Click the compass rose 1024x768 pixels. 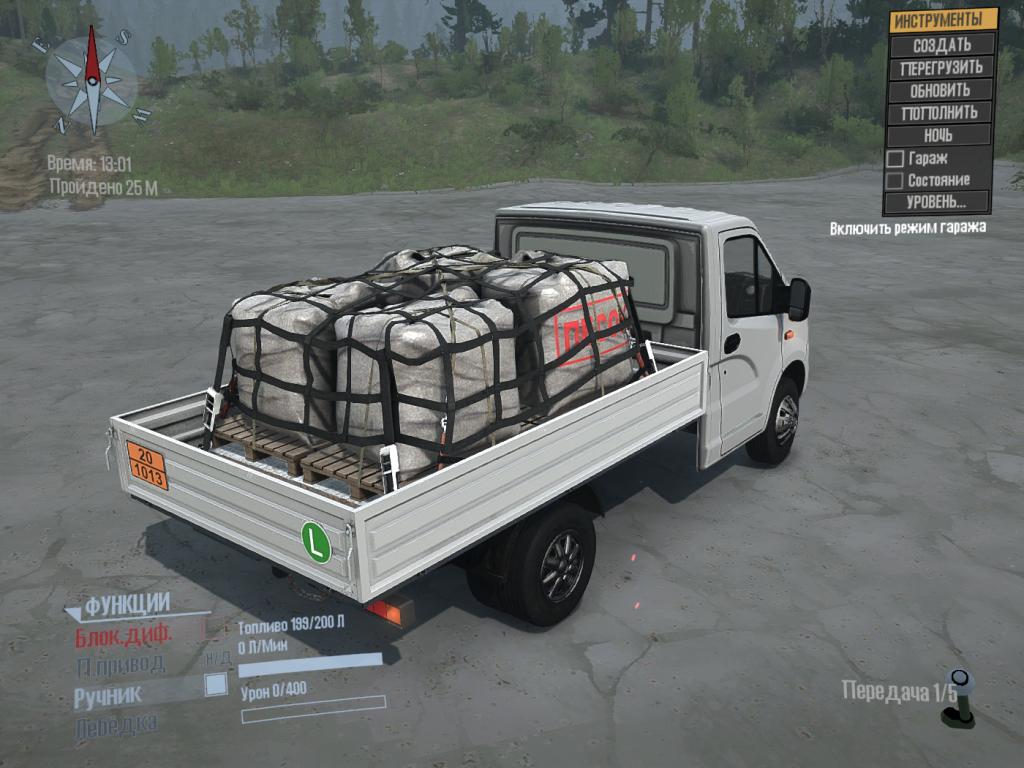tap(92, 79)
